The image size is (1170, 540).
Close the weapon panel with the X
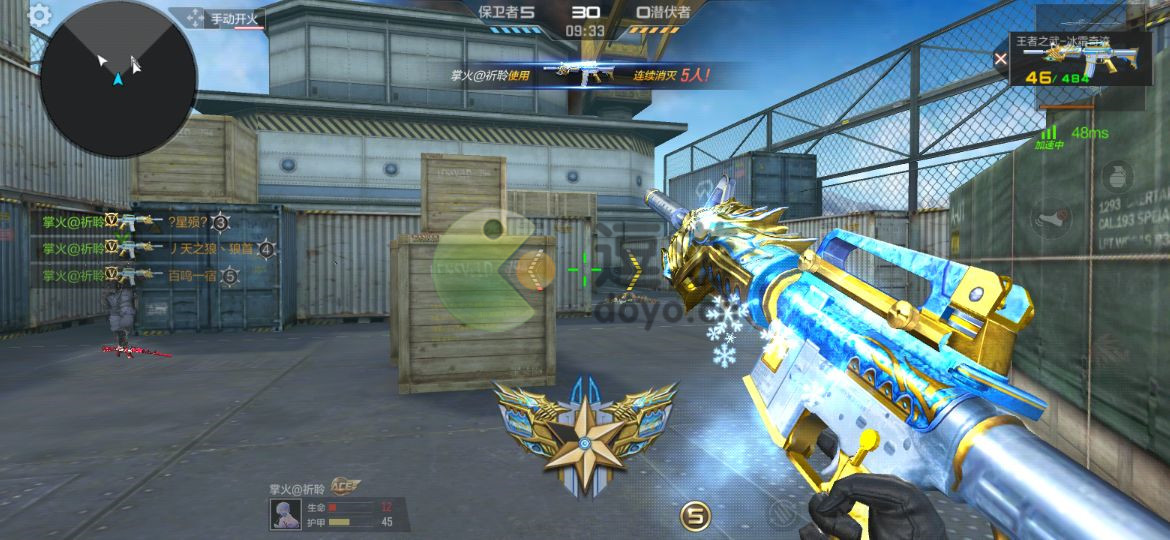(x=1001, y=59)
